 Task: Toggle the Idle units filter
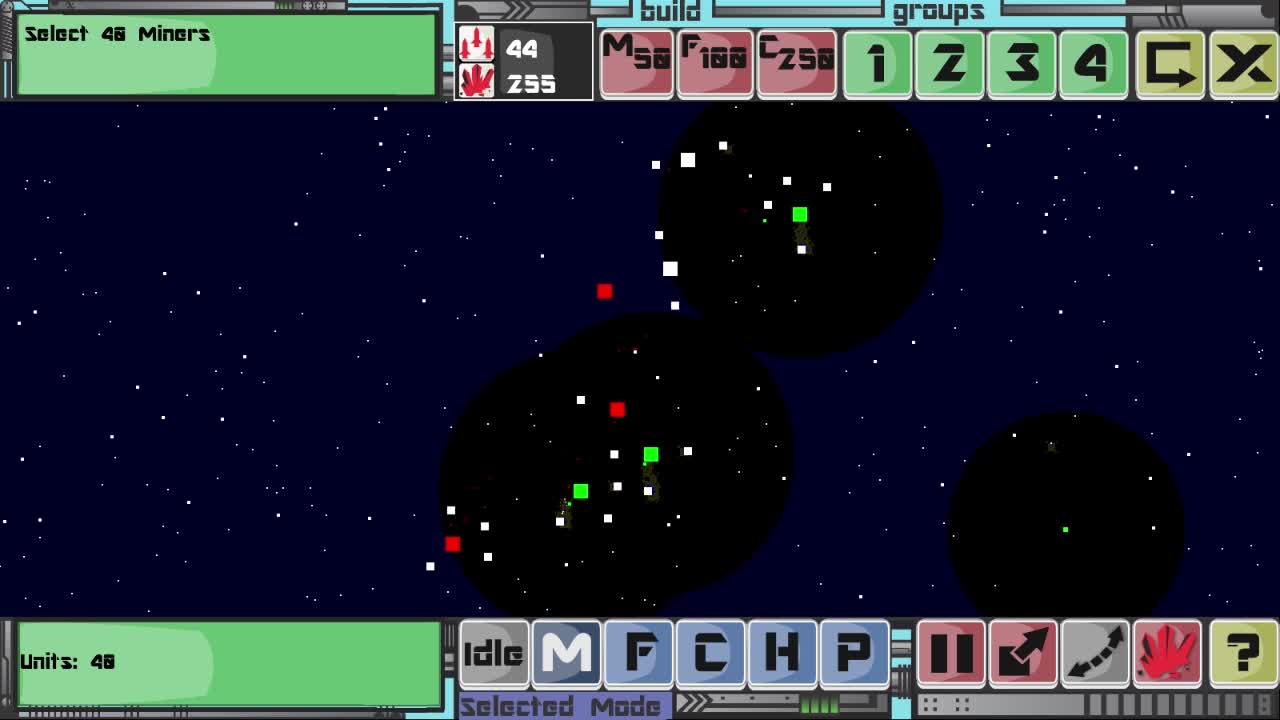(494, 655)
